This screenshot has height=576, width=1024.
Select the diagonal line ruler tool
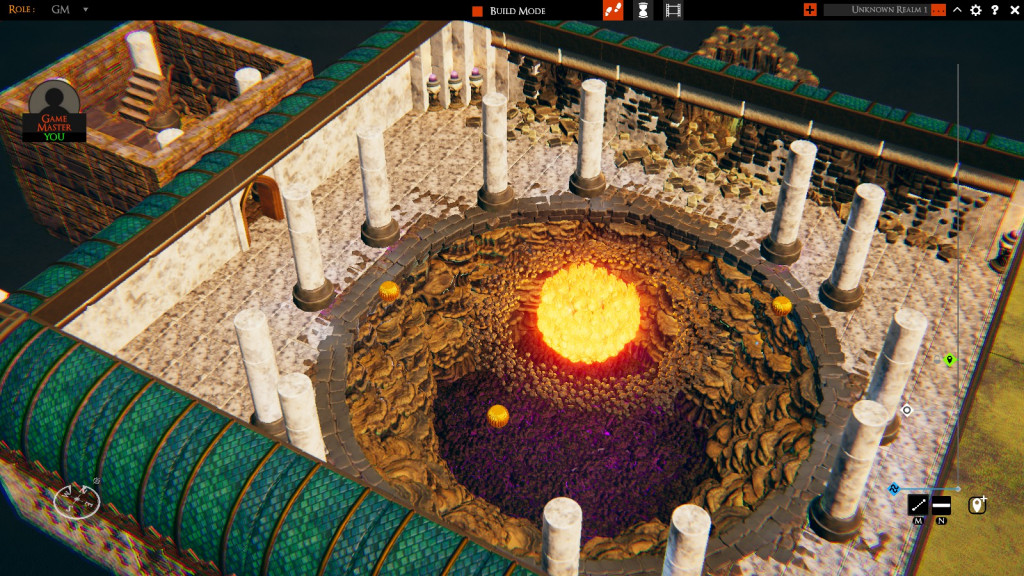pyautogui.click(x=918, y=505)
